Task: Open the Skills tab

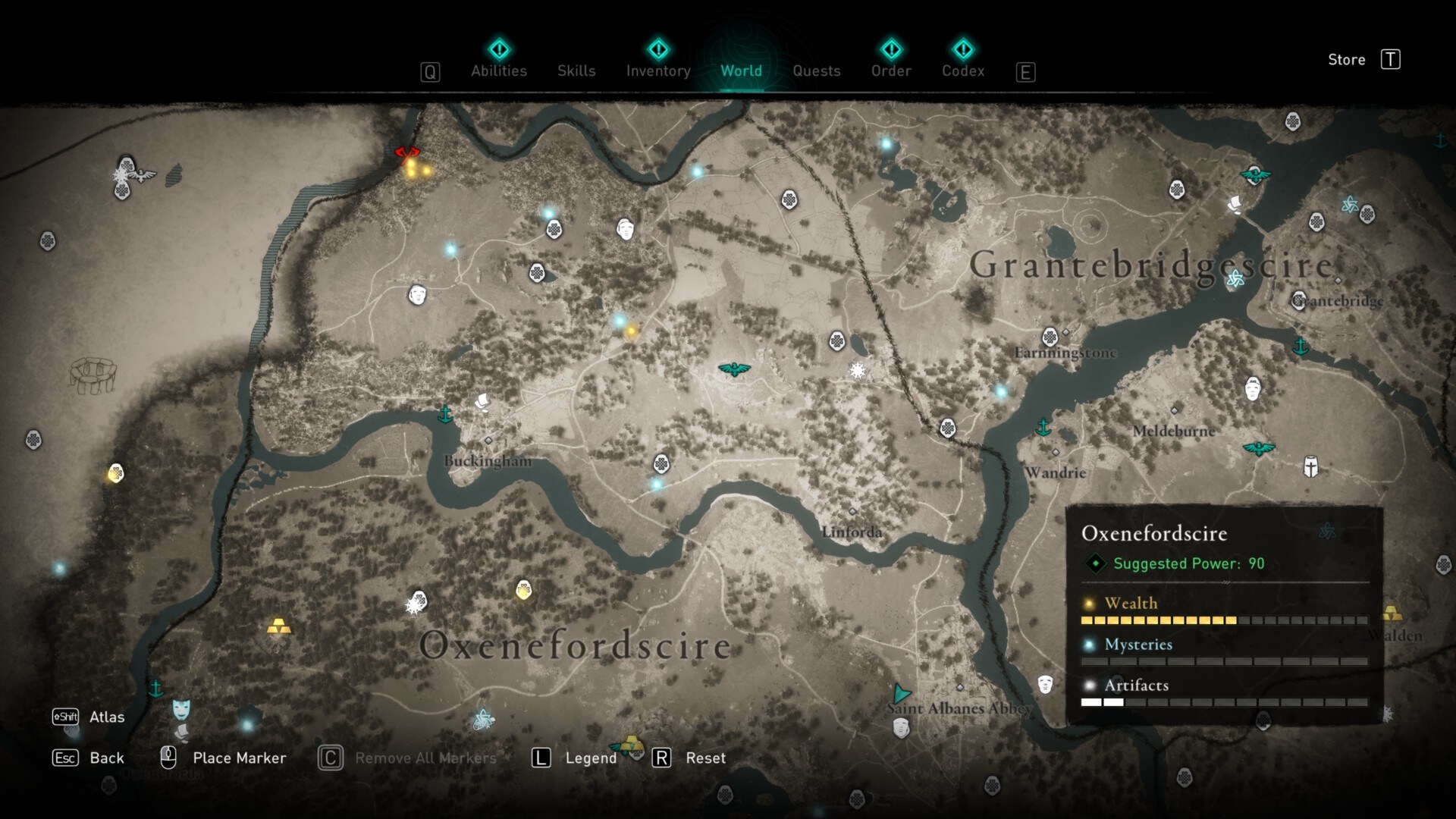Action: coord(576,71)
